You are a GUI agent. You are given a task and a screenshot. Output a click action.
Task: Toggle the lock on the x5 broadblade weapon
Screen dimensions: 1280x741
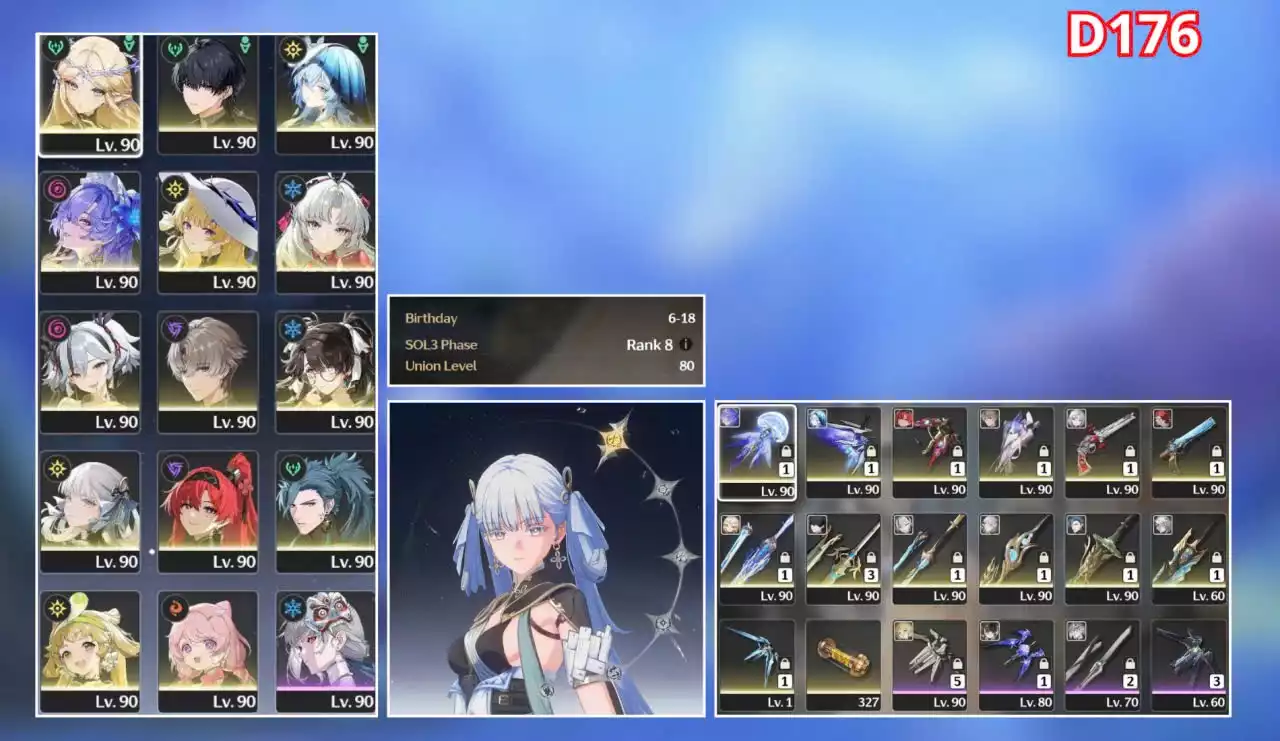click(957, 664)
